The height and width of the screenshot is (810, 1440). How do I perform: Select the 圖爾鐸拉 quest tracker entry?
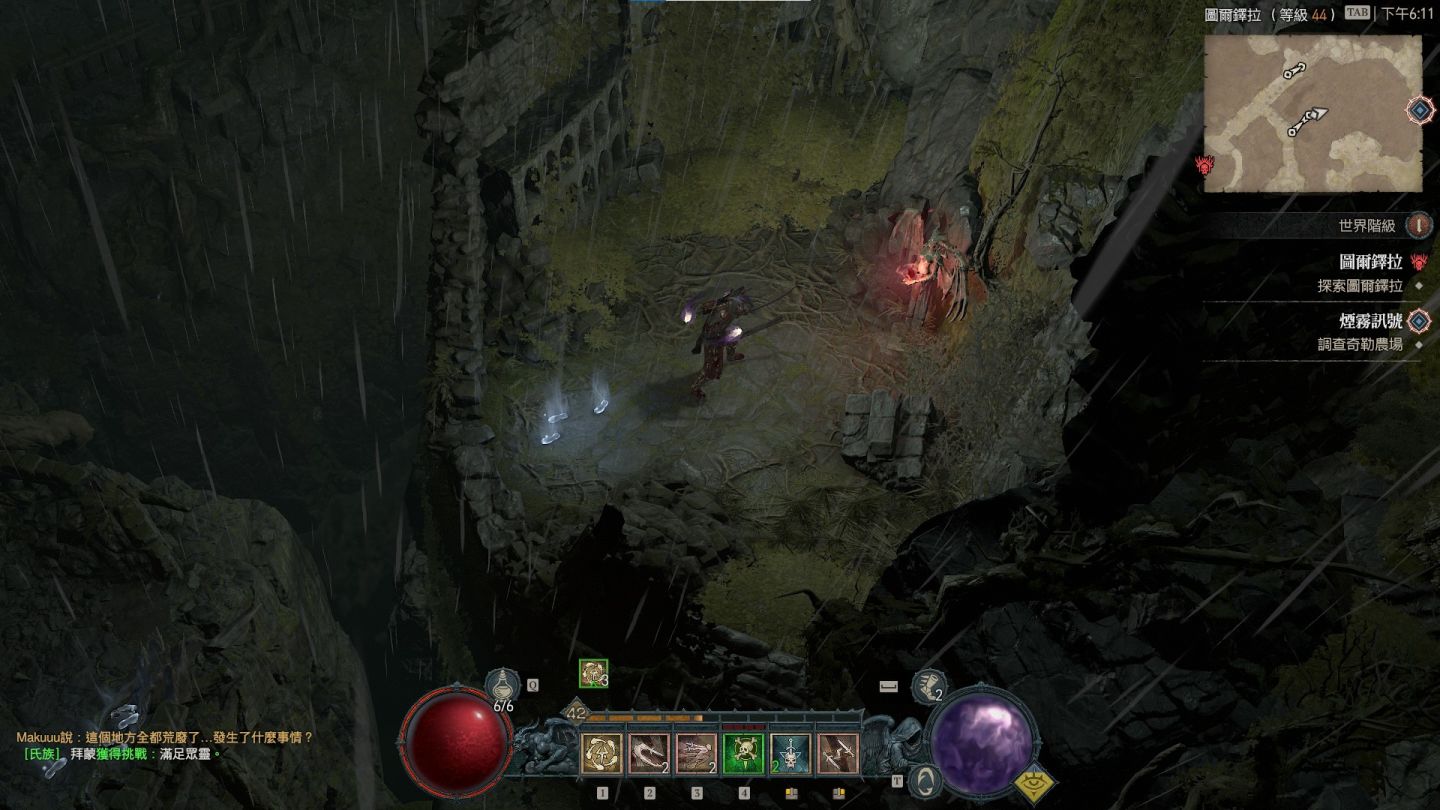pos(1370,263)
